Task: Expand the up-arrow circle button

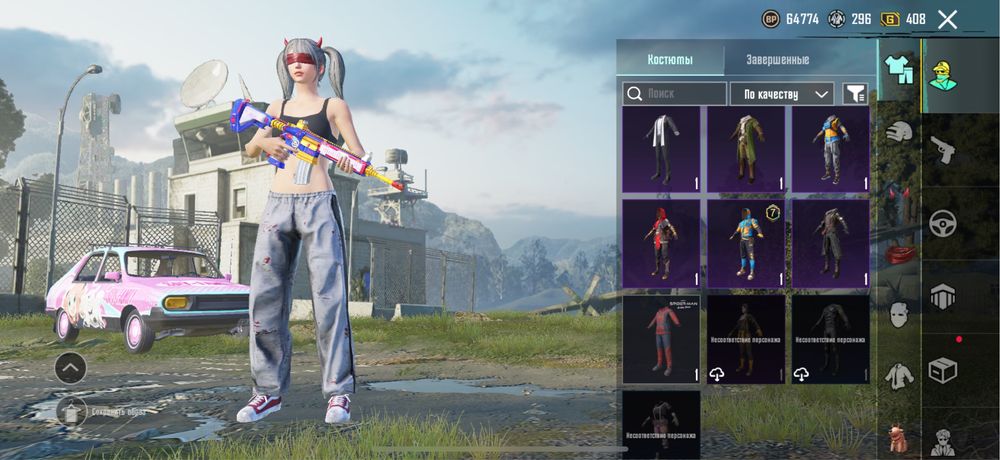Action: (70, 368)
